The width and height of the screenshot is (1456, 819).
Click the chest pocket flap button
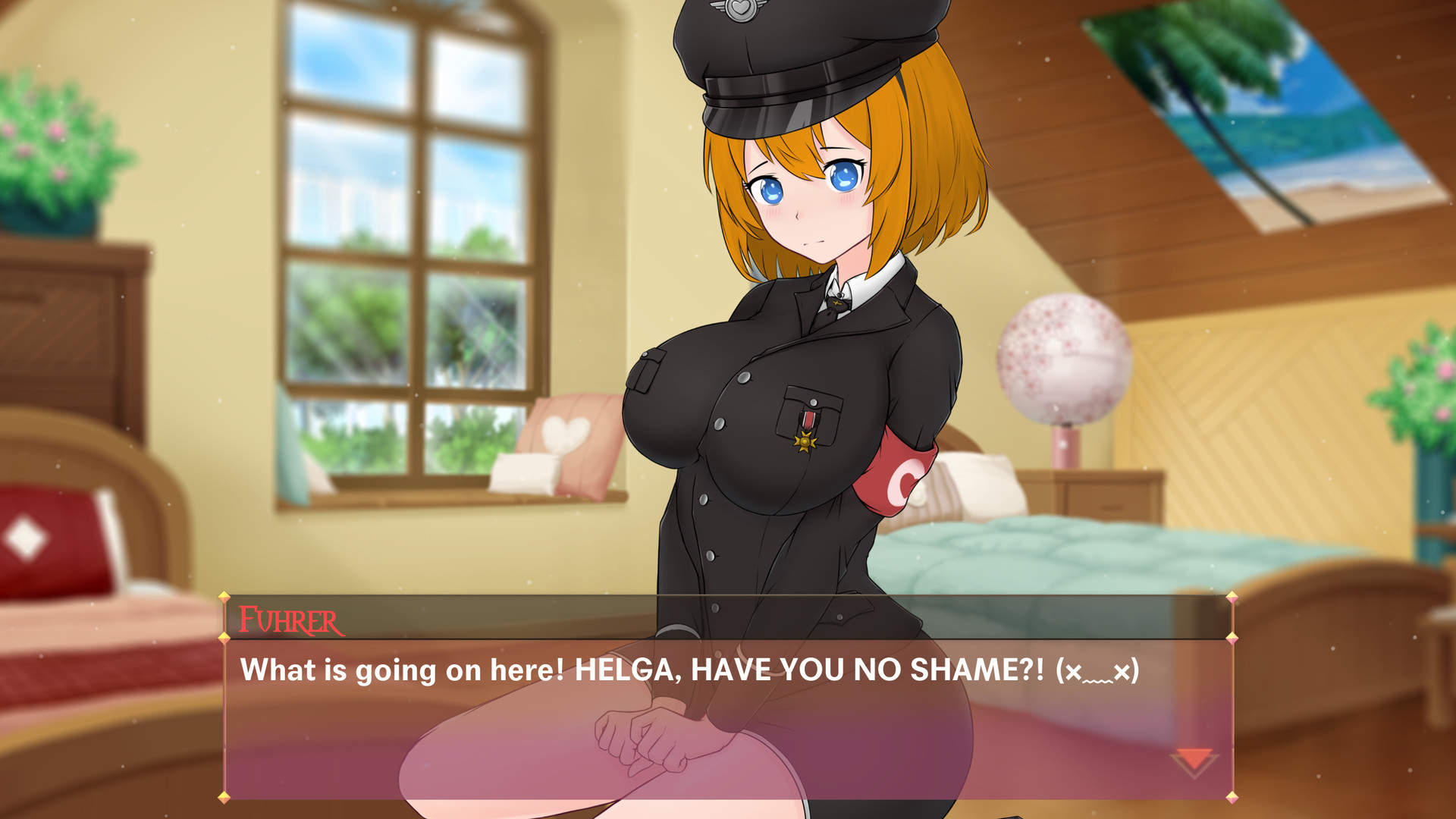(814, 403)
